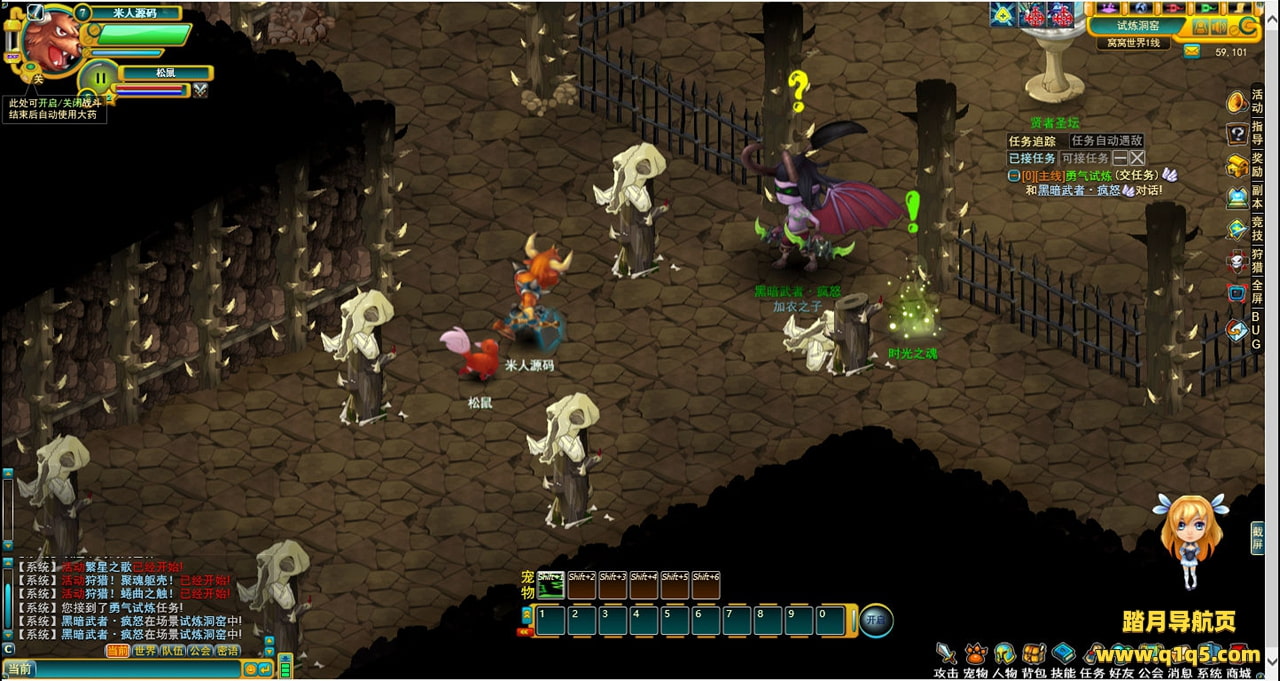Viewport: 1280px width, 681px height.
Task: Select the 攻击 (attack) sword icon
Action: click(946, 655)
